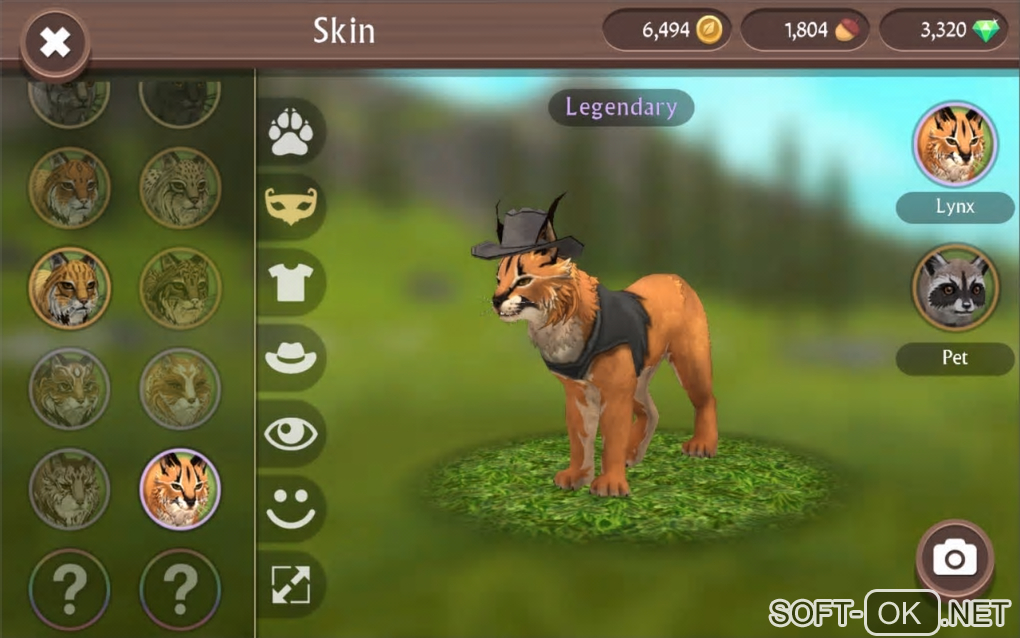Tap the acorn currency counter

805,31
